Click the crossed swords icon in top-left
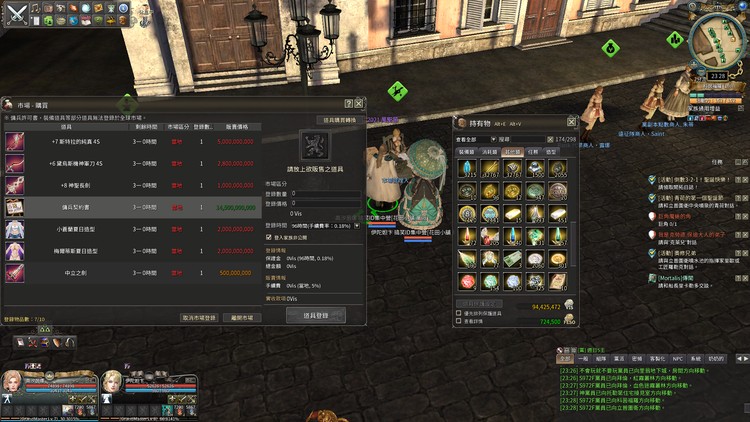Screen dimensions: 750x422 click(13, 15)
